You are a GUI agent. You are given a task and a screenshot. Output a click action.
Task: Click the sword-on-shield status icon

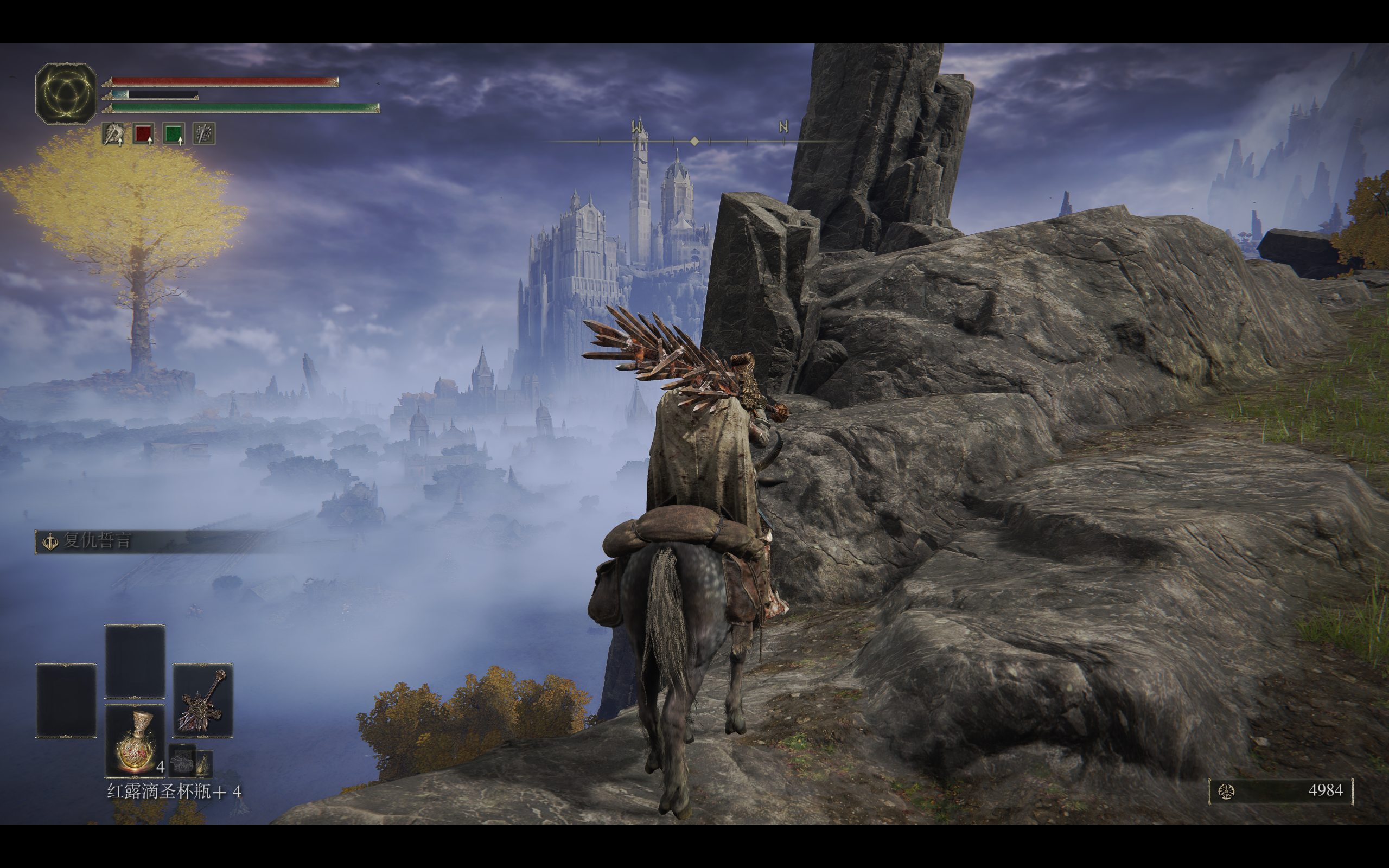(x=204, y=134)
